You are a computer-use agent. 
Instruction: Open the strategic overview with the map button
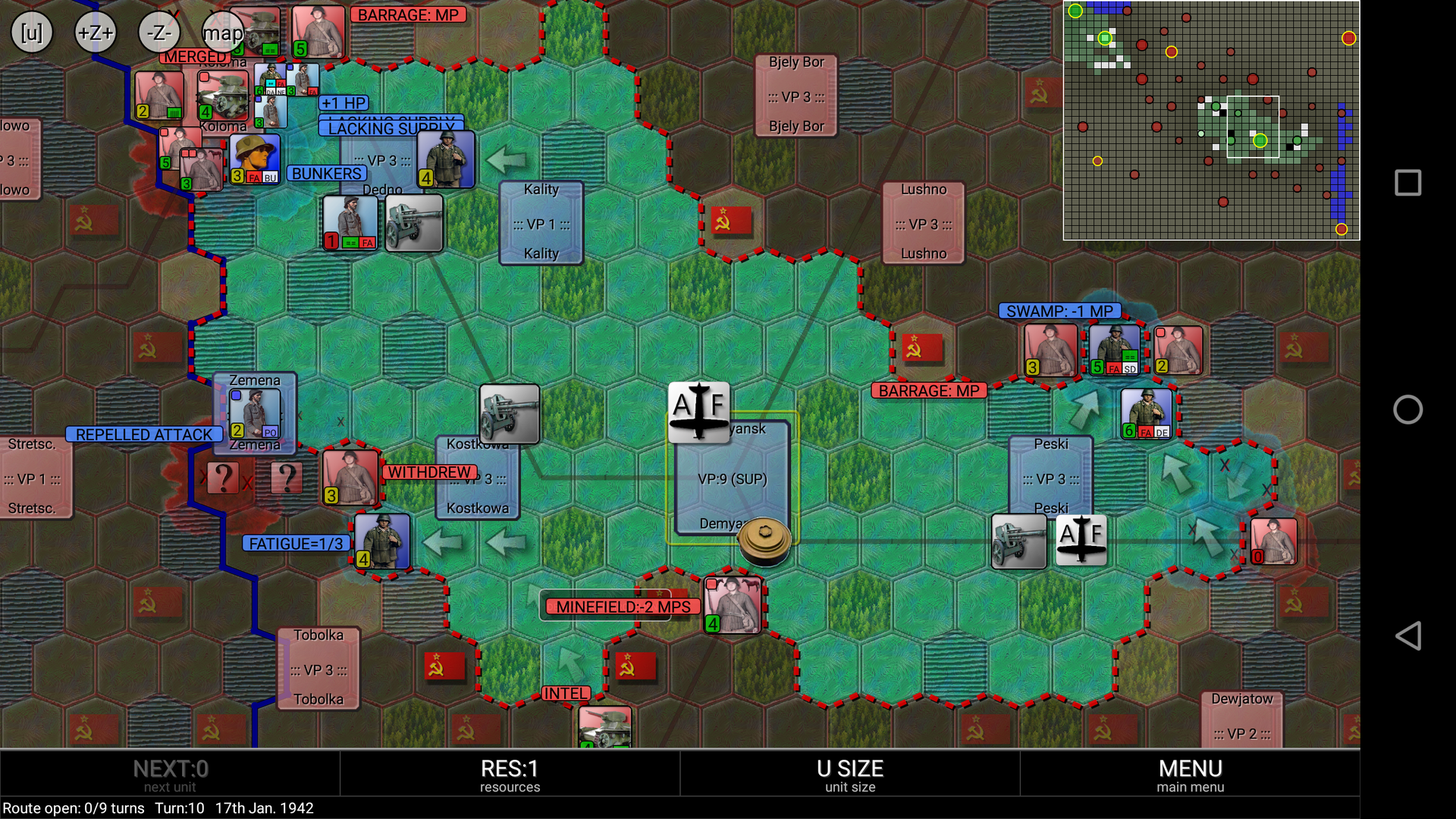coord(221,32)
